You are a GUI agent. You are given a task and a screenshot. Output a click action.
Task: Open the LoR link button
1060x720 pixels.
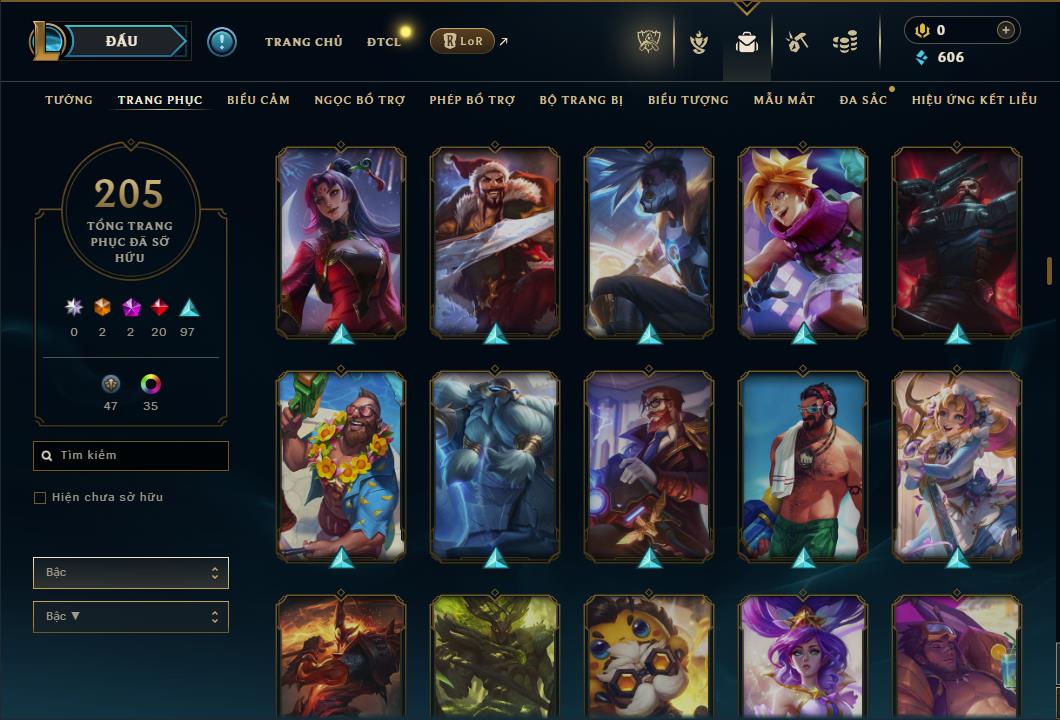462,41
